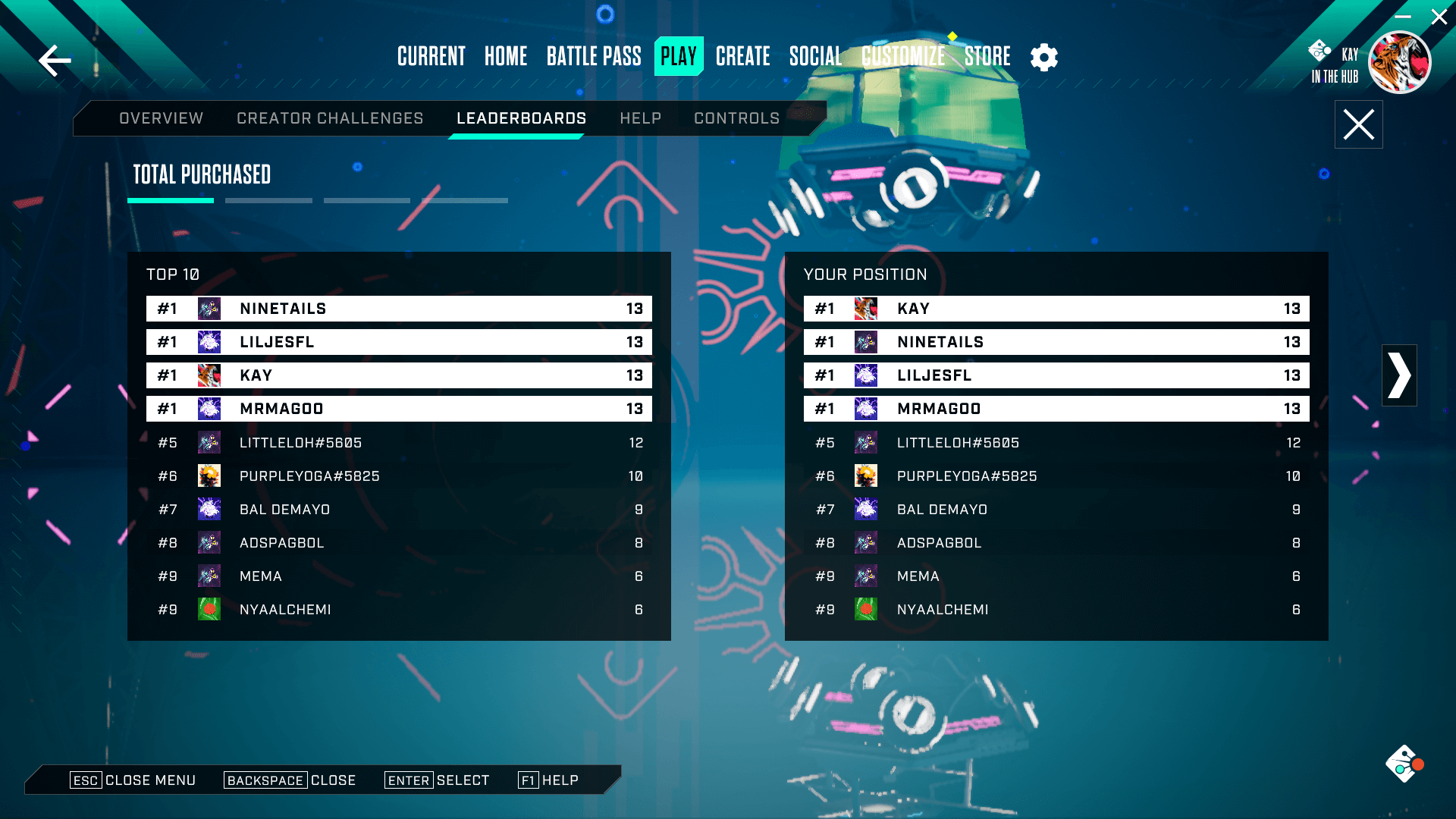Visit the Store
The image size is (1456, 819).
coord(987,56)
